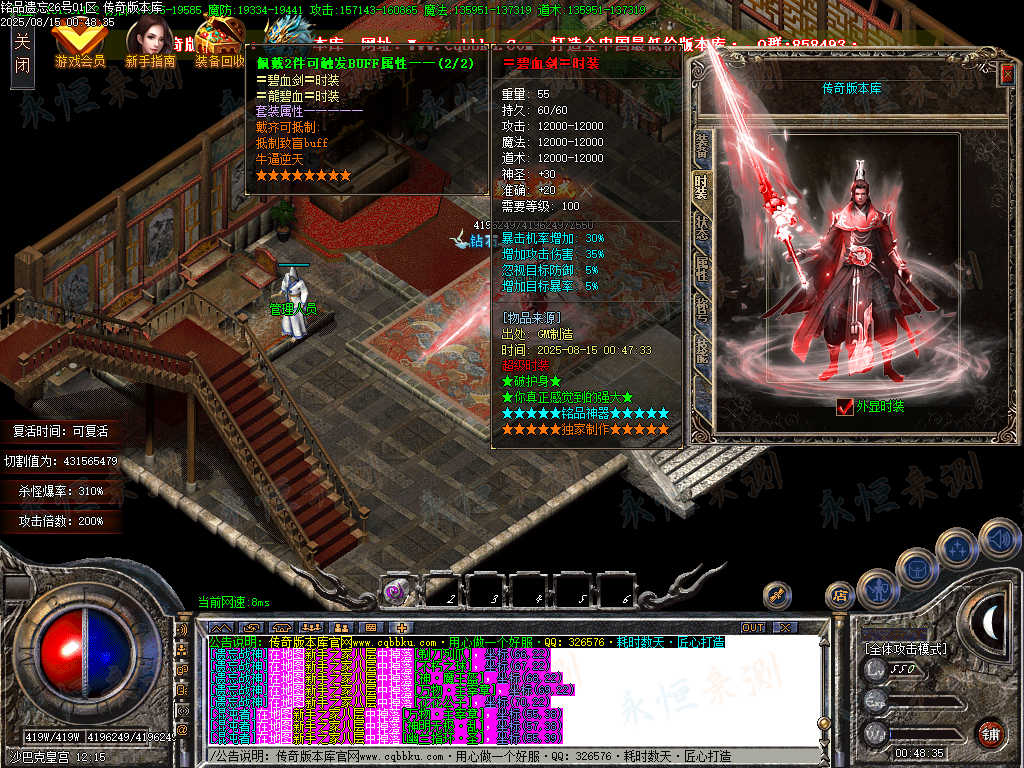Click the OUT button on chat bar
Image resolution: width=1024 pixels, height=768 pixels.
[752, 627]
